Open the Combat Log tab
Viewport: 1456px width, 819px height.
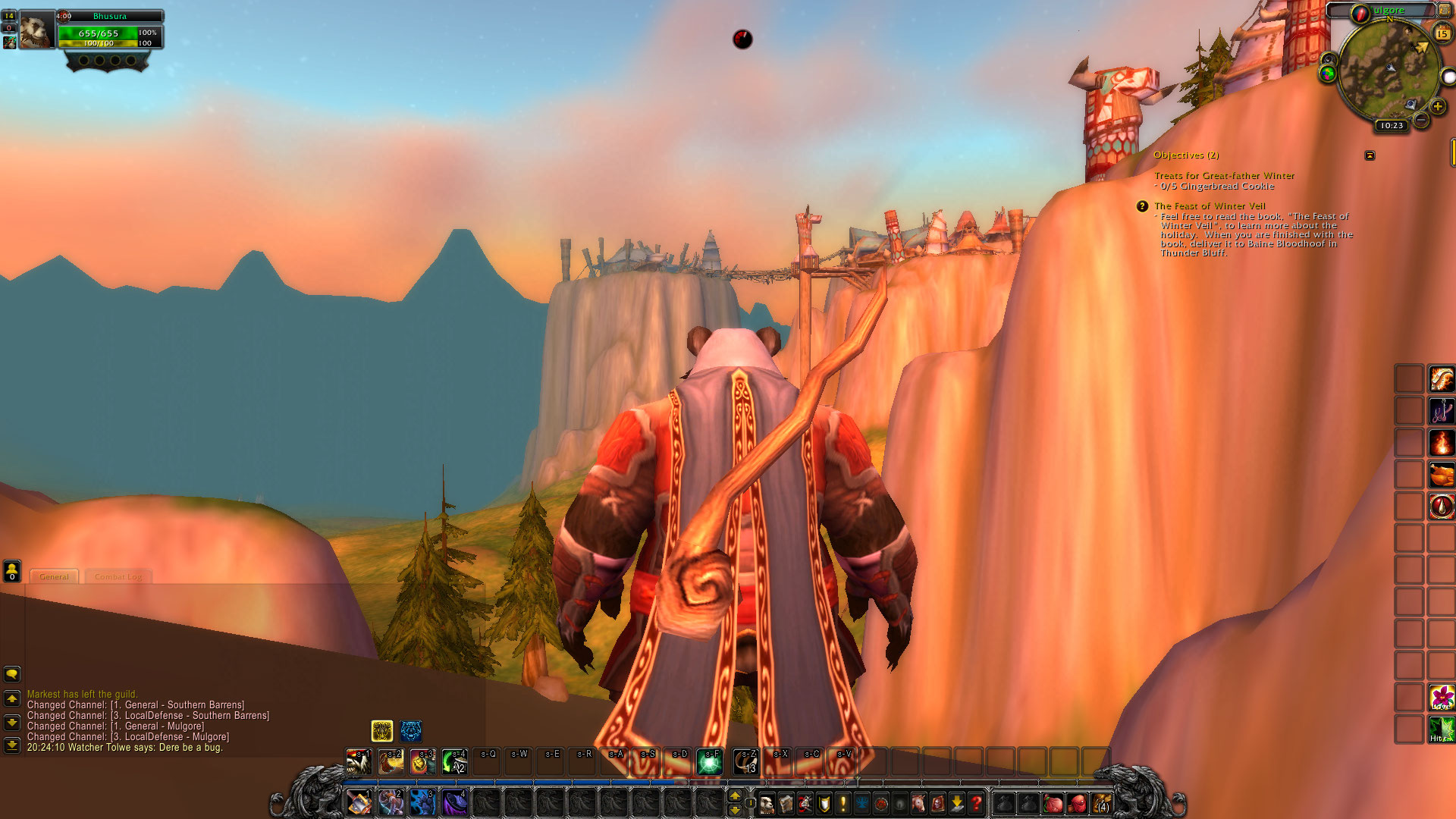pos(118,577)
